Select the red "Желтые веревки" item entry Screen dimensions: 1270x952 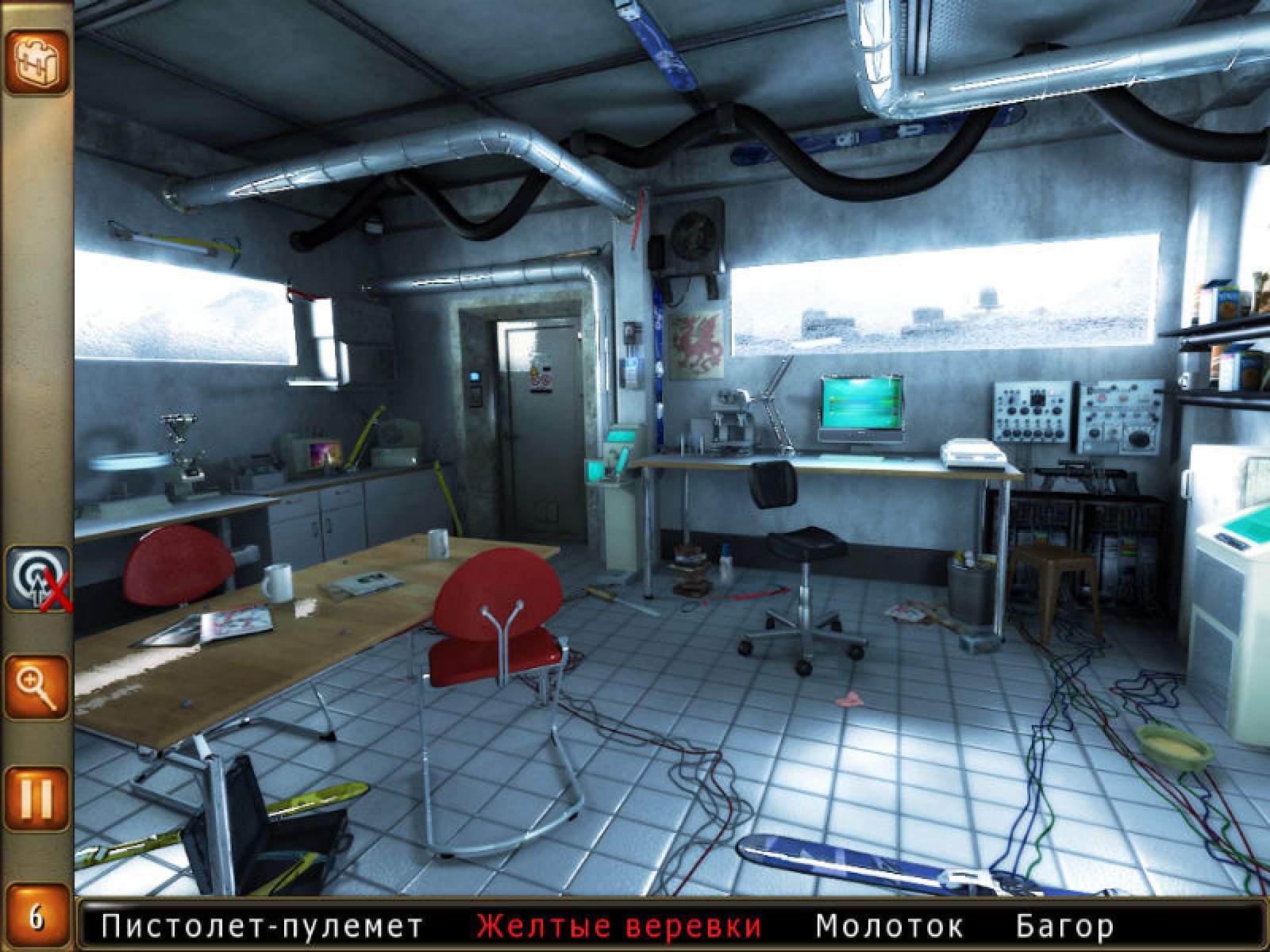point(619,926)
